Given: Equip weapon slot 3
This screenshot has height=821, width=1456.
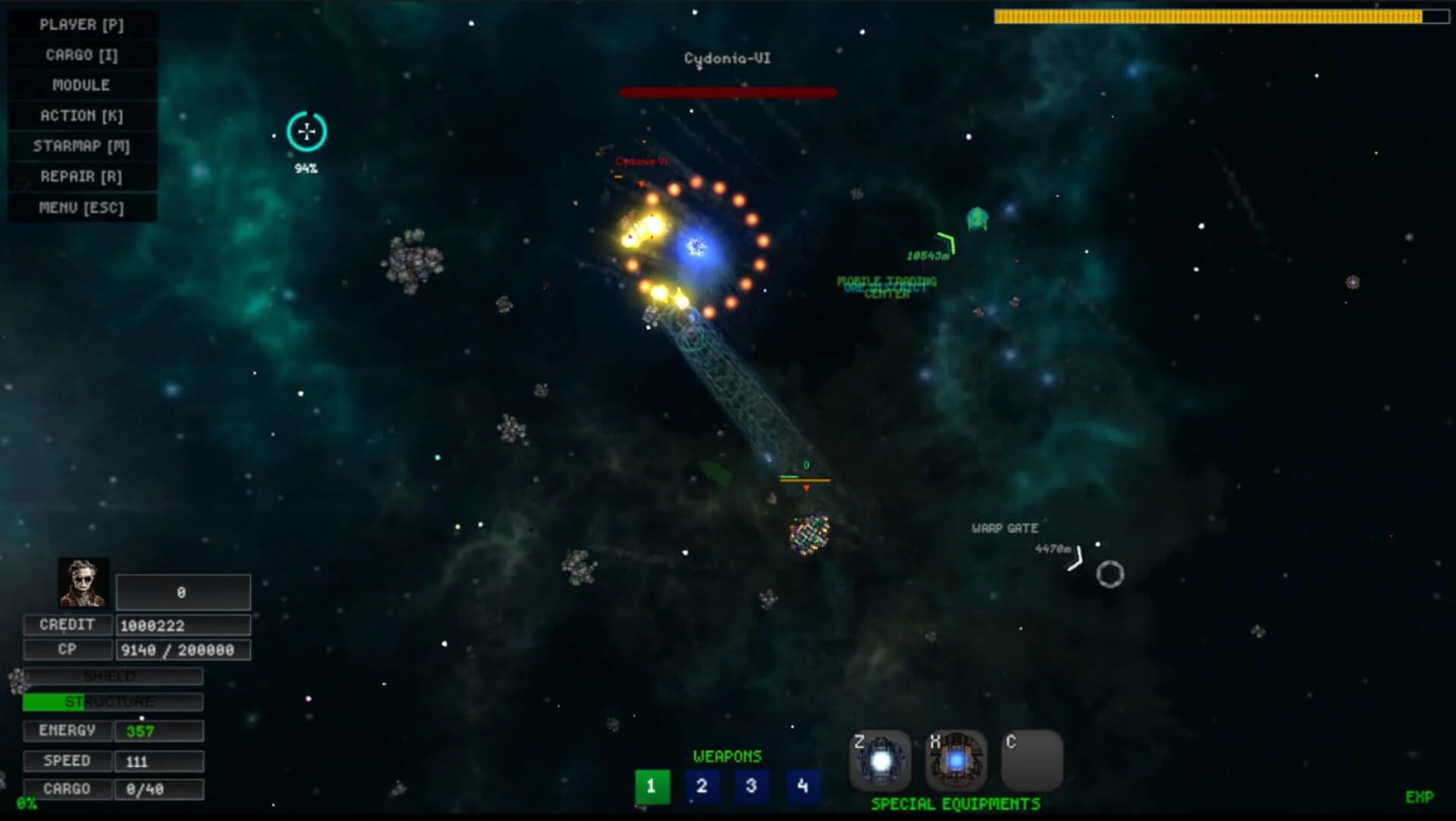Looking at the screenshot, I should pos(751,788).
